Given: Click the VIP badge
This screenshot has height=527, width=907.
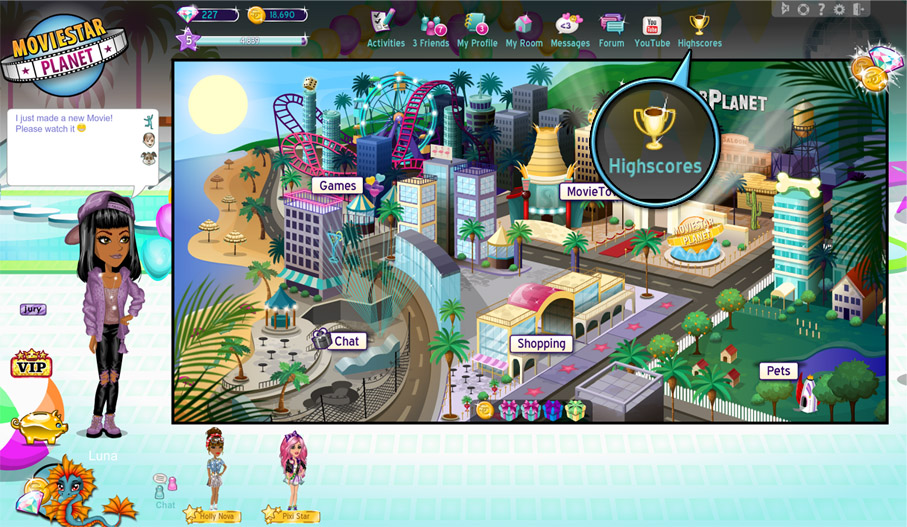Looking at the screenshot, I should tap(31, 365).
